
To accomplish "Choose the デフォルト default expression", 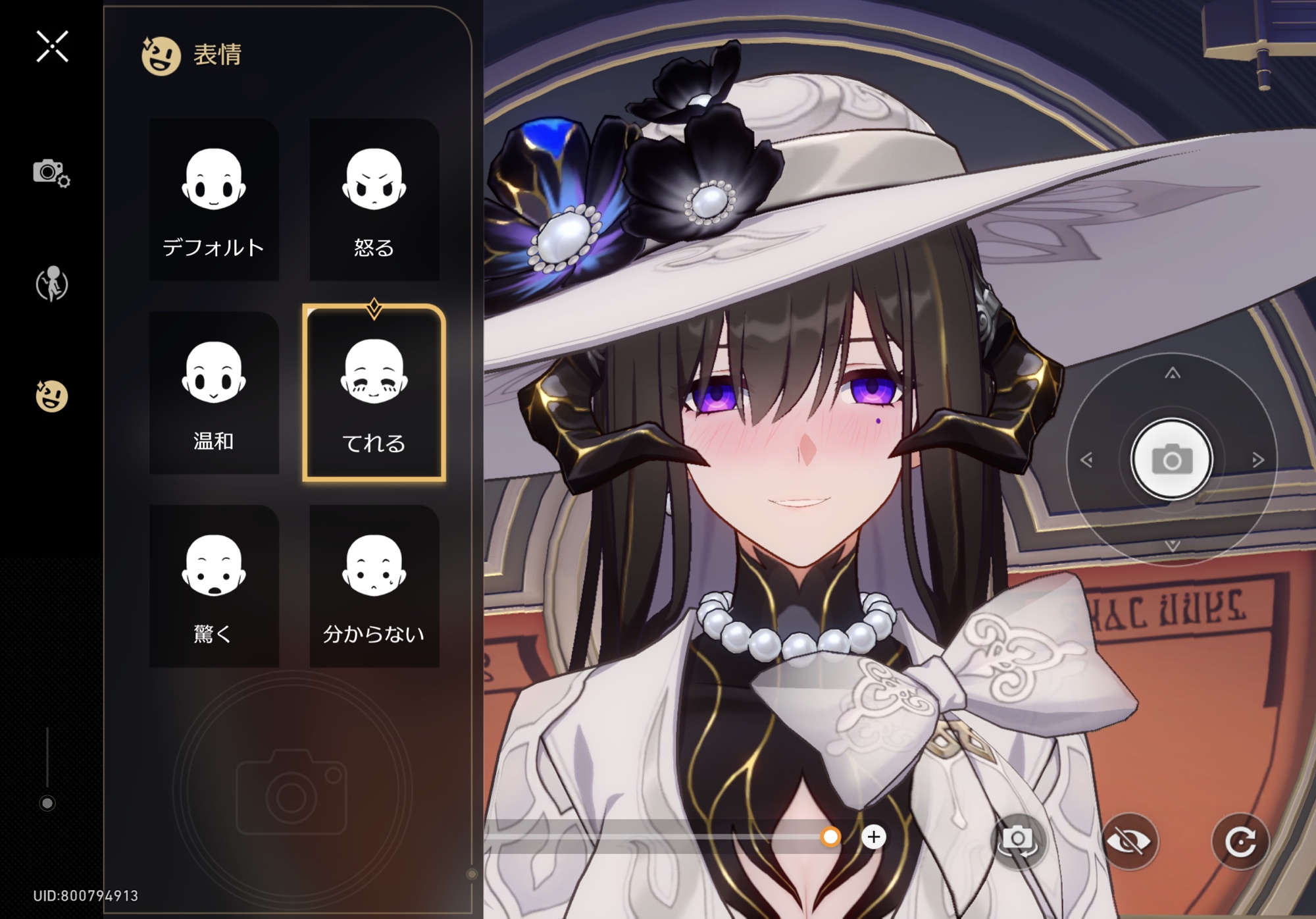I will [214, 199].
